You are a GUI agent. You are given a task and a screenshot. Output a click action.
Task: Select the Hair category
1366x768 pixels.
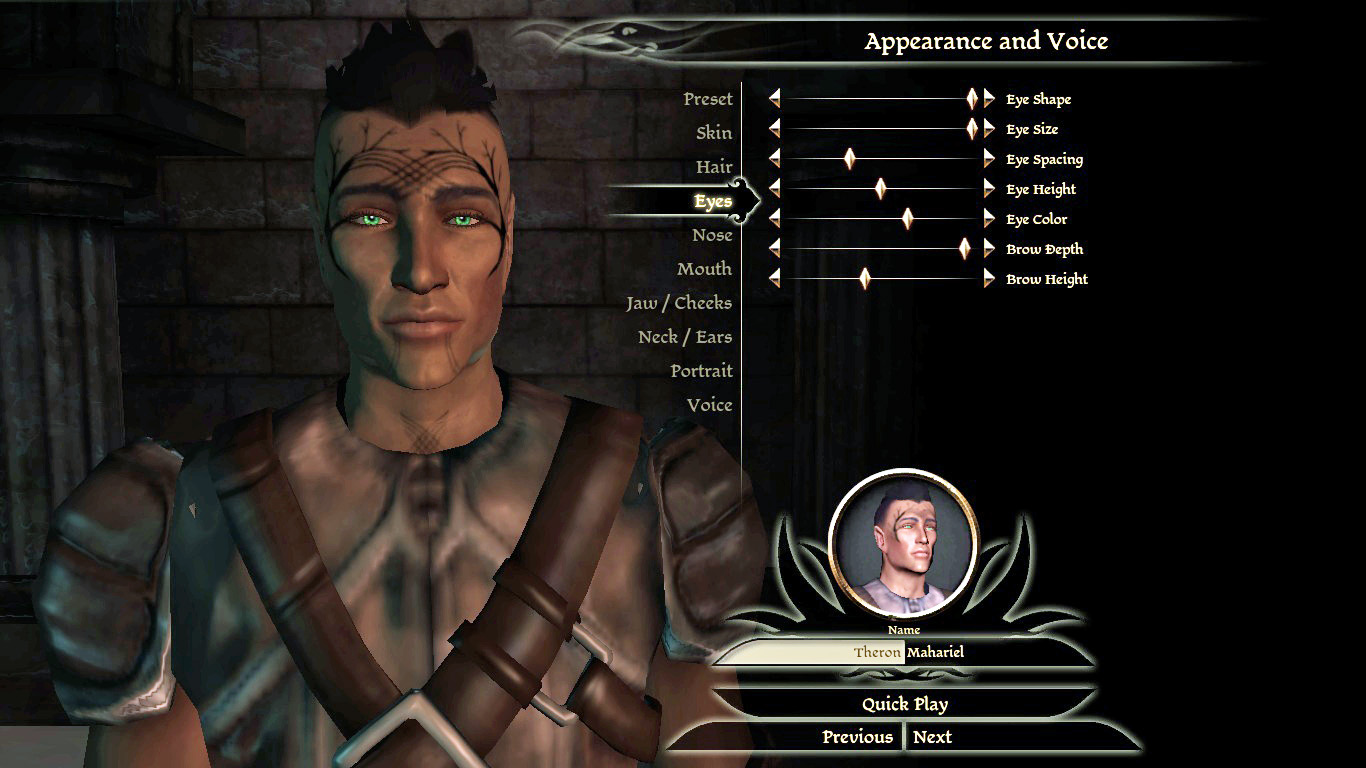[714, 167]
